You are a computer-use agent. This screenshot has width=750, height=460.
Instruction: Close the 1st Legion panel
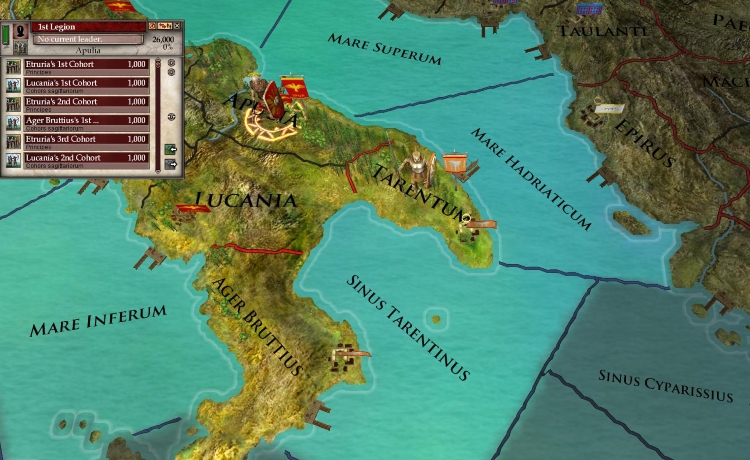176,24
